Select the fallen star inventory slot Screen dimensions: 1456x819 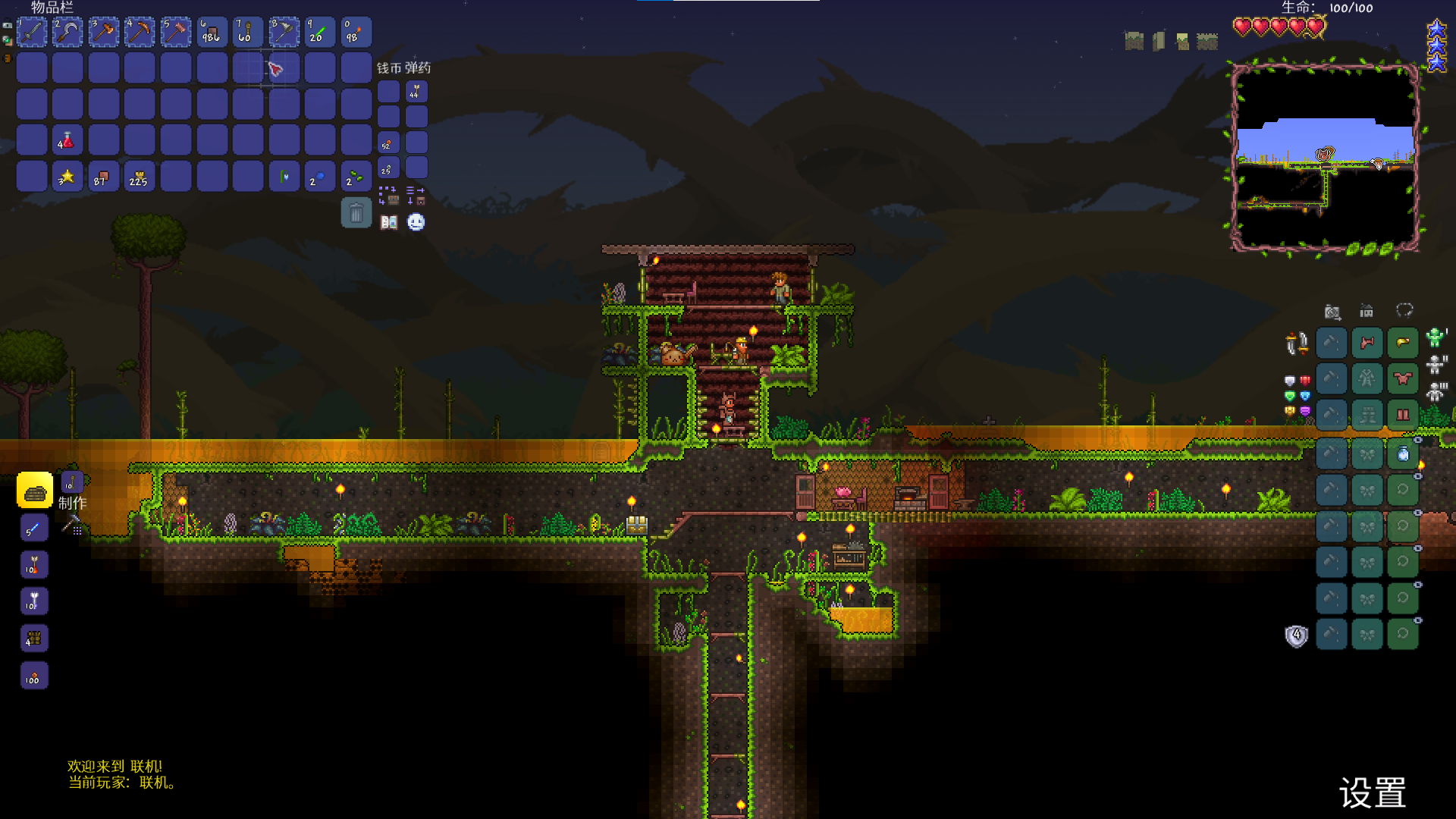pos(67,177)
